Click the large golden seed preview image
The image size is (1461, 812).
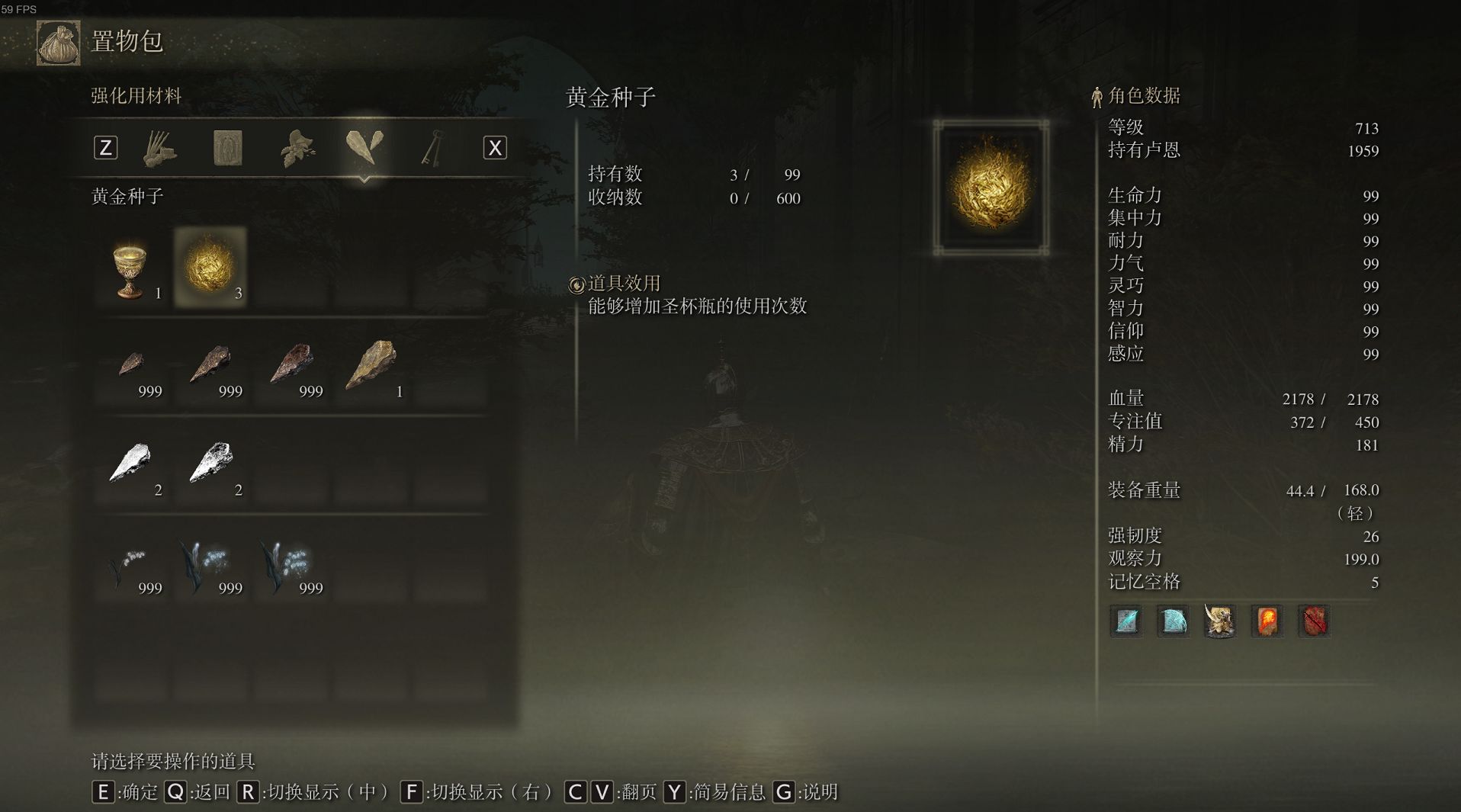tap(991, 187)
